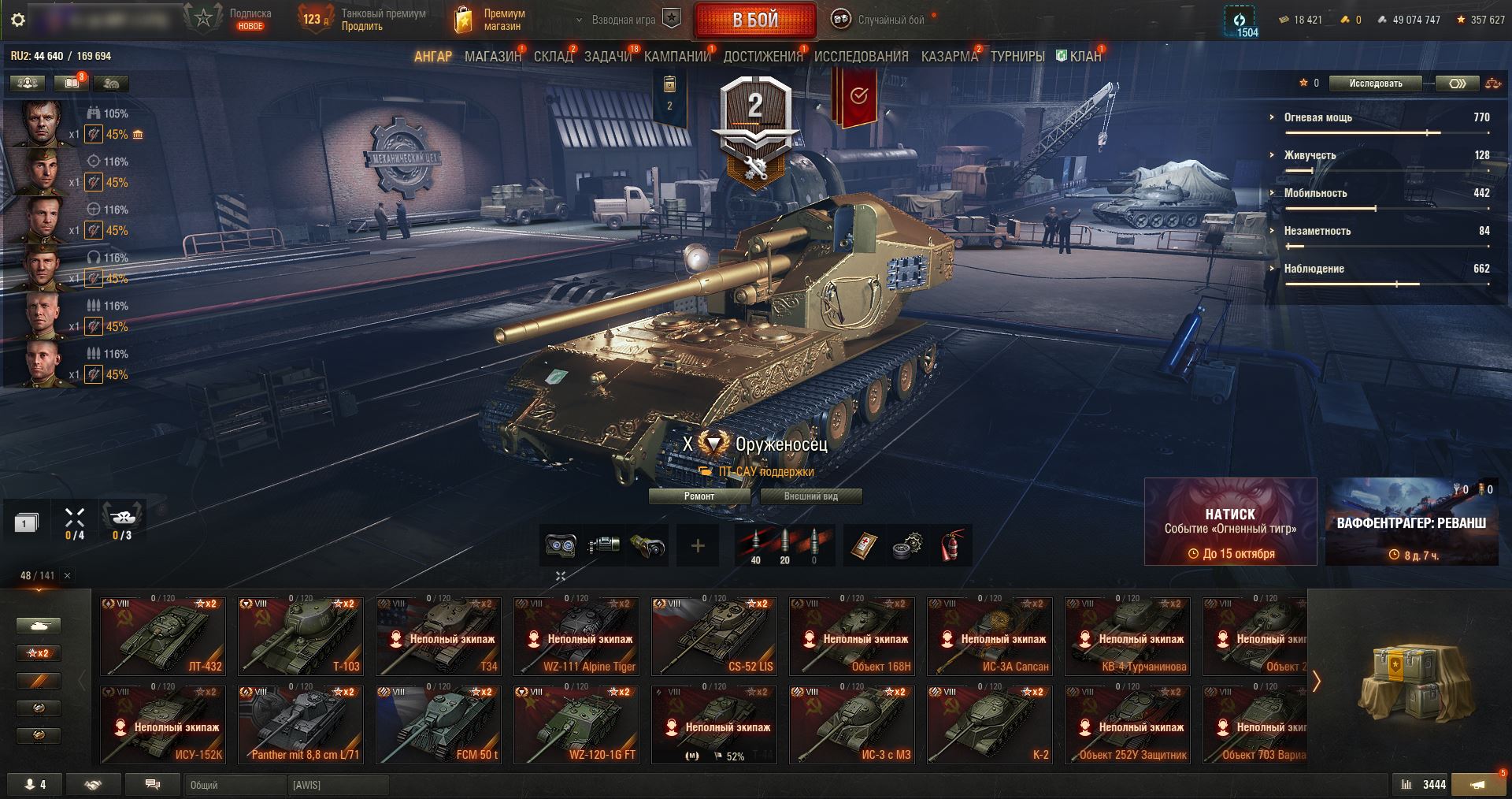Open the Случайный бой battle mode selector

coord(880,20)
